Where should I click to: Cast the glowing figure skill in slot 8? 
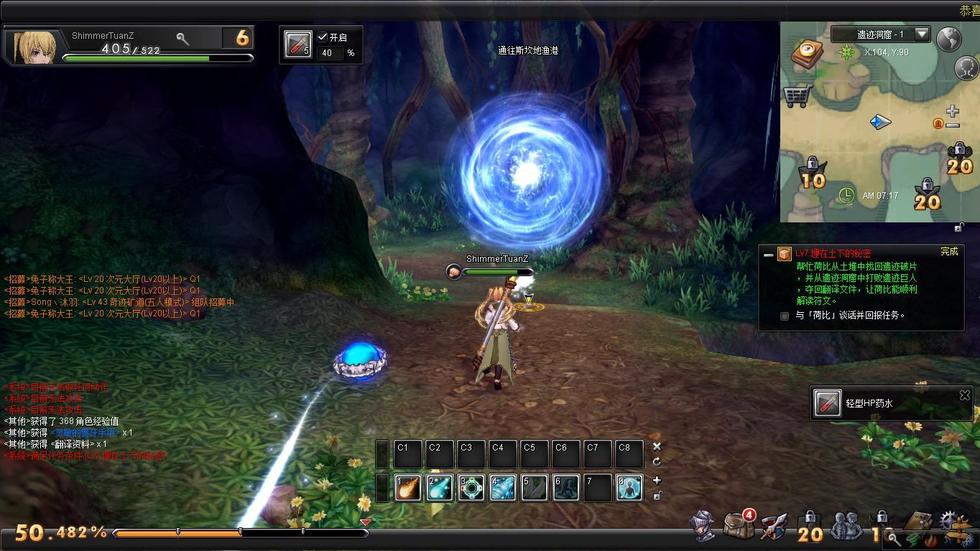tap(629, 487)
